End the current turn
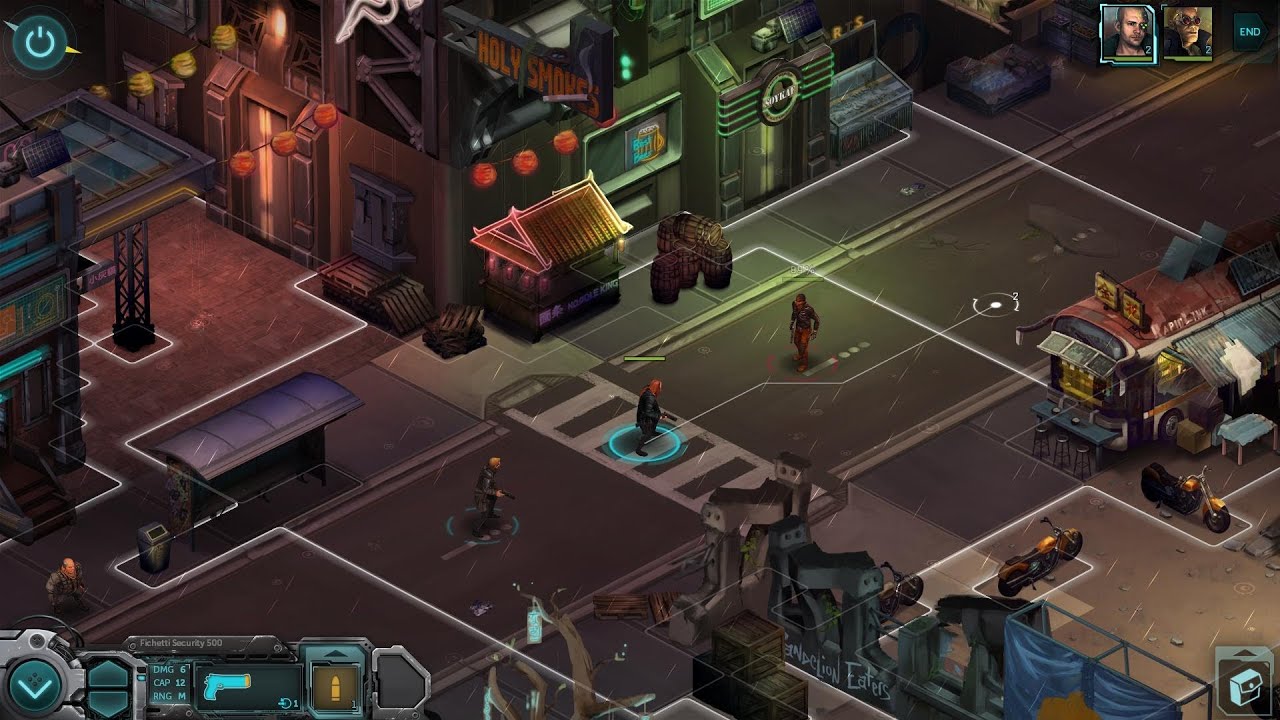Viewport: 1280px width, 720px height. [1249, 32]
